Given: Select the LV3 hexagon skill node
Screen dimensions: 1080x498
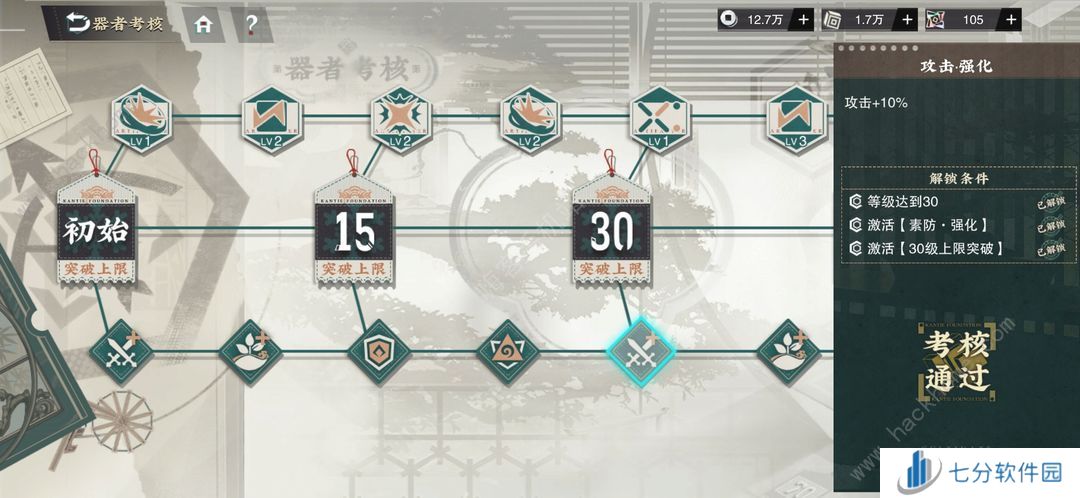Looking at the screenshot, I should point(796,118).
